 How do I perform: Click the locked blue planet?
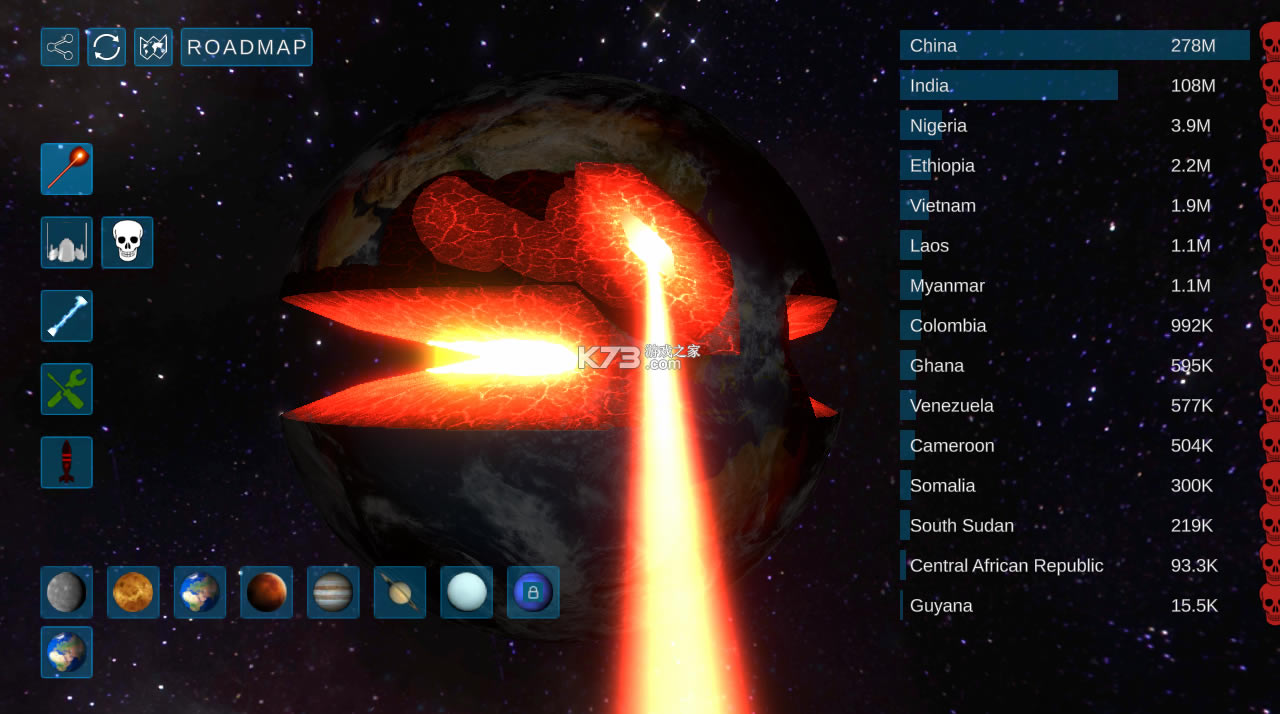coord(533,592)
